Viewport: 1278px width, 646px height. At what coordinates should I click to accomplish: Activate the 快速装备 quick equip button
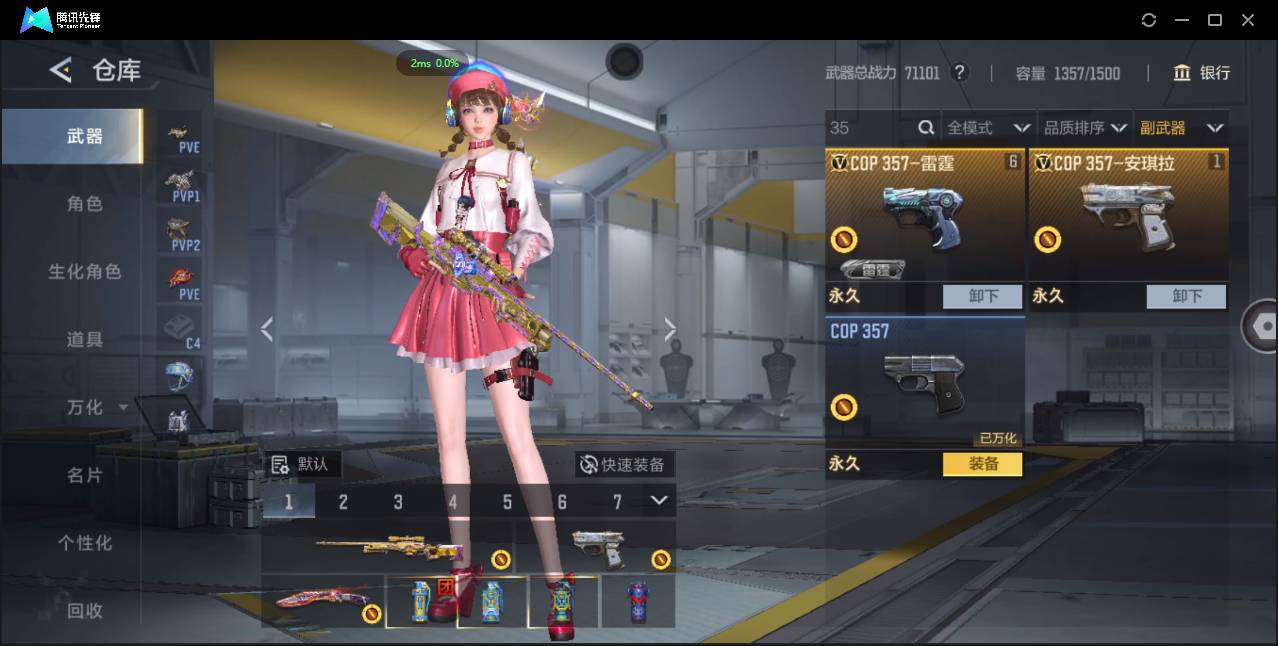[624, 464]
